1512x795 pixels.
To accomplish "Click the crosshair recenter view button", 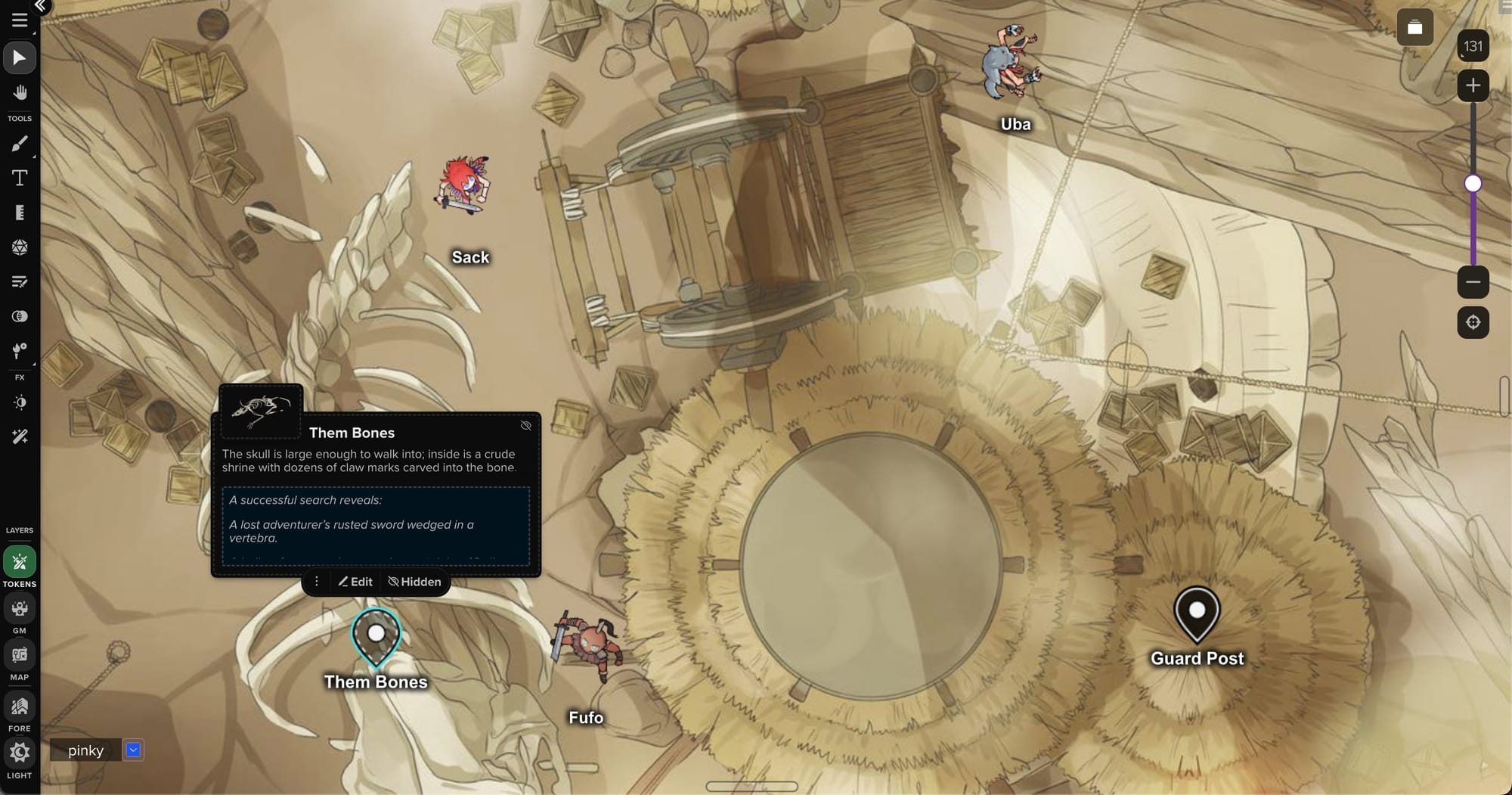I will [x=1473, y=322].
